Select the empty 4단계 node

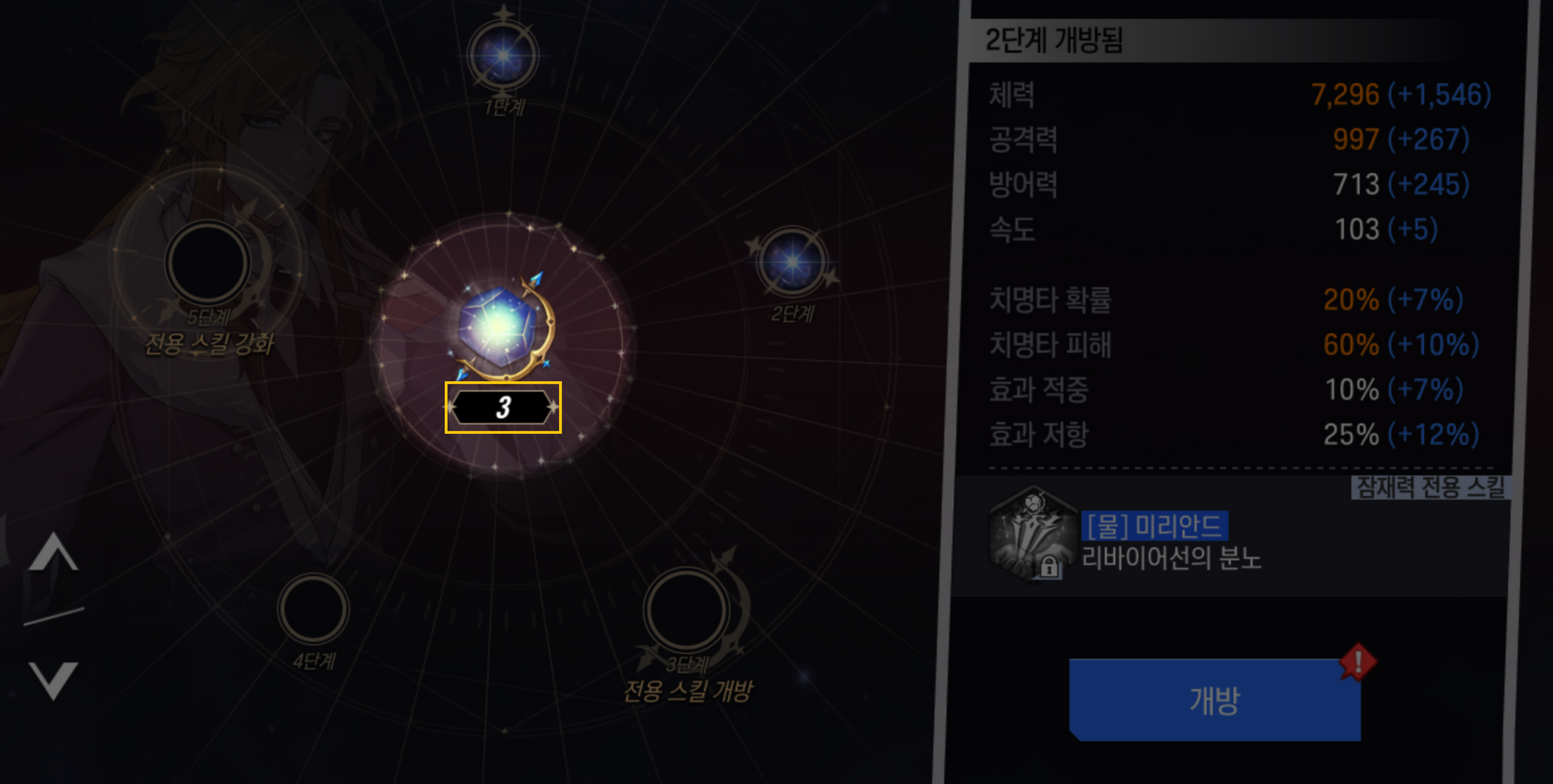coord(314,609)
